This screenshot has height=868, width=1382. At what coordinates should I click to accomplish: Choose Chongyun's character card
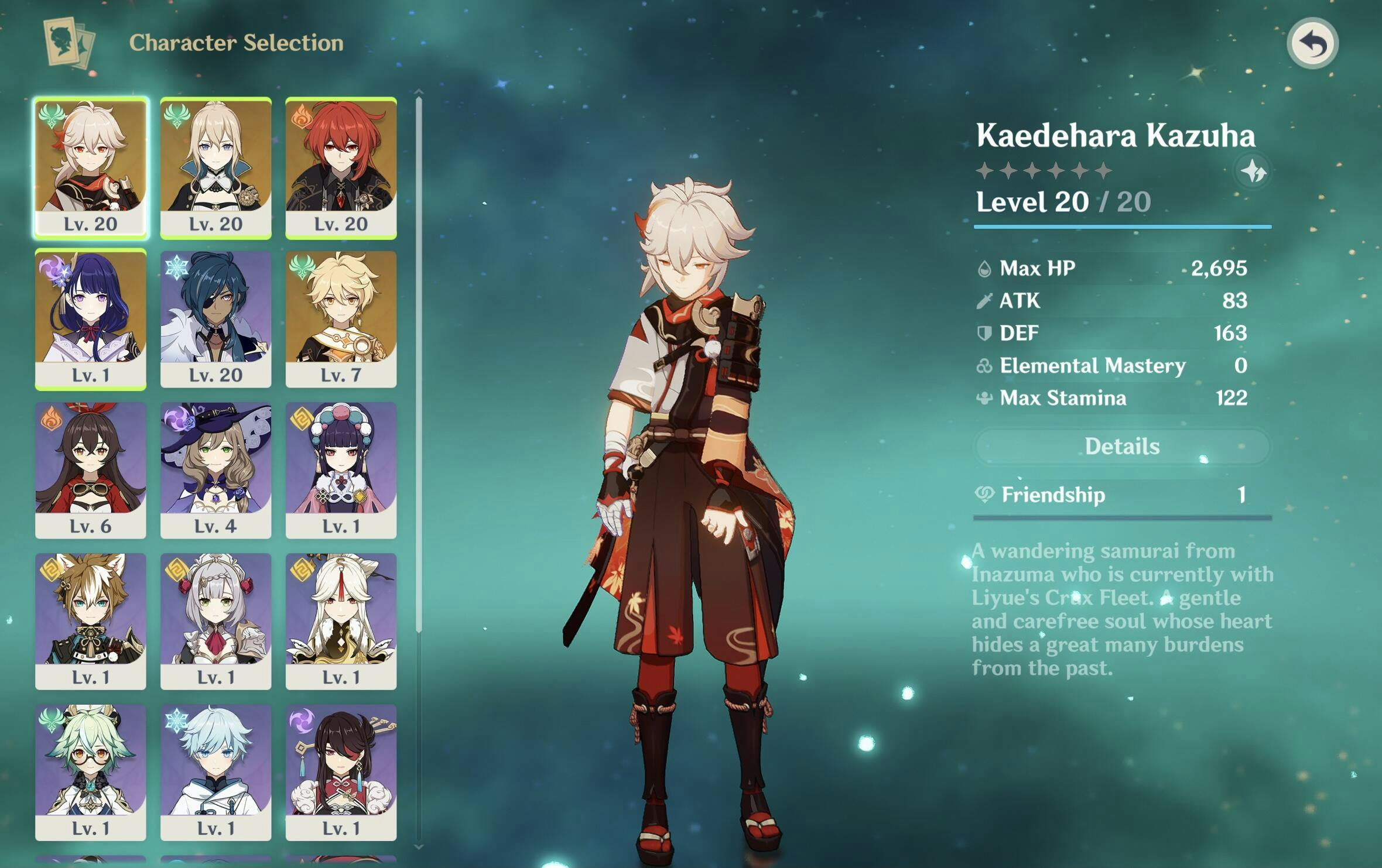tap(215, 772)
